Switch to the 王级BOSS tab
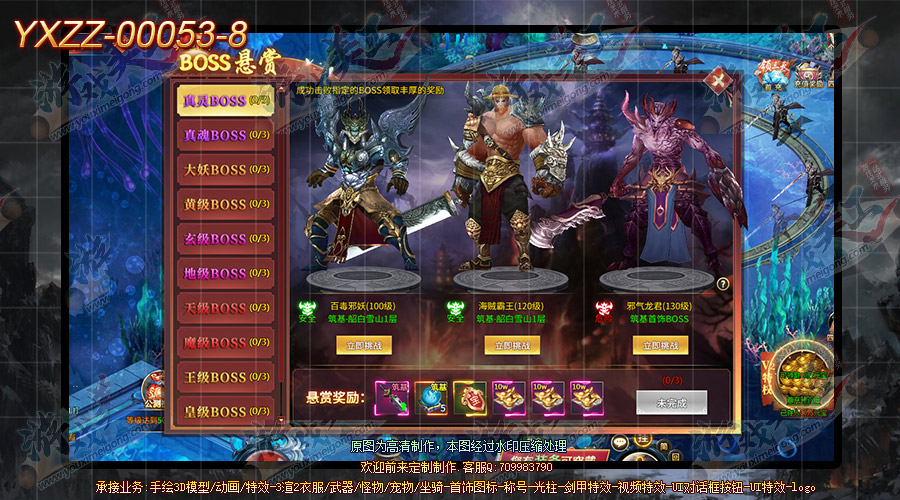Screen dimensions: 900x500 pyautogui.click(x=225, y=377)
